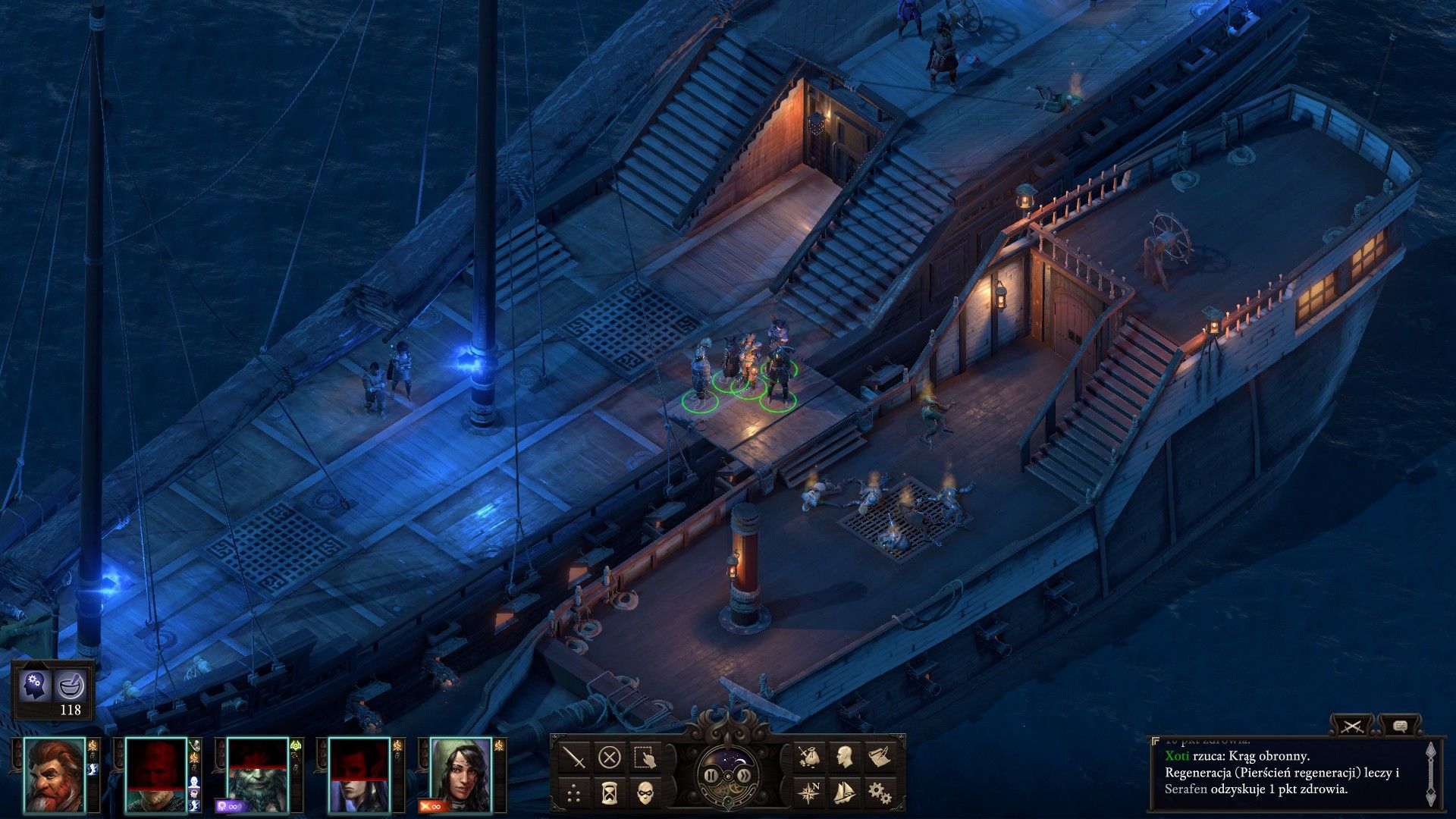Pause the game with the pause button
Screen dimensions: 1456x819
tap(711, 775)
